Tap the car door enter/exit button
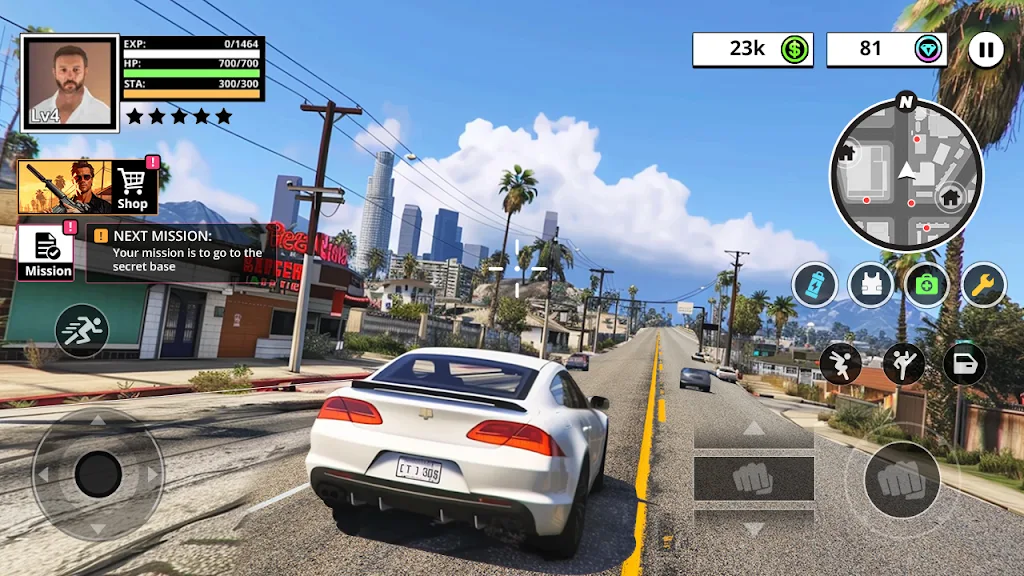Viewport: 1024px width, 576px height. (x=965, y=364)
